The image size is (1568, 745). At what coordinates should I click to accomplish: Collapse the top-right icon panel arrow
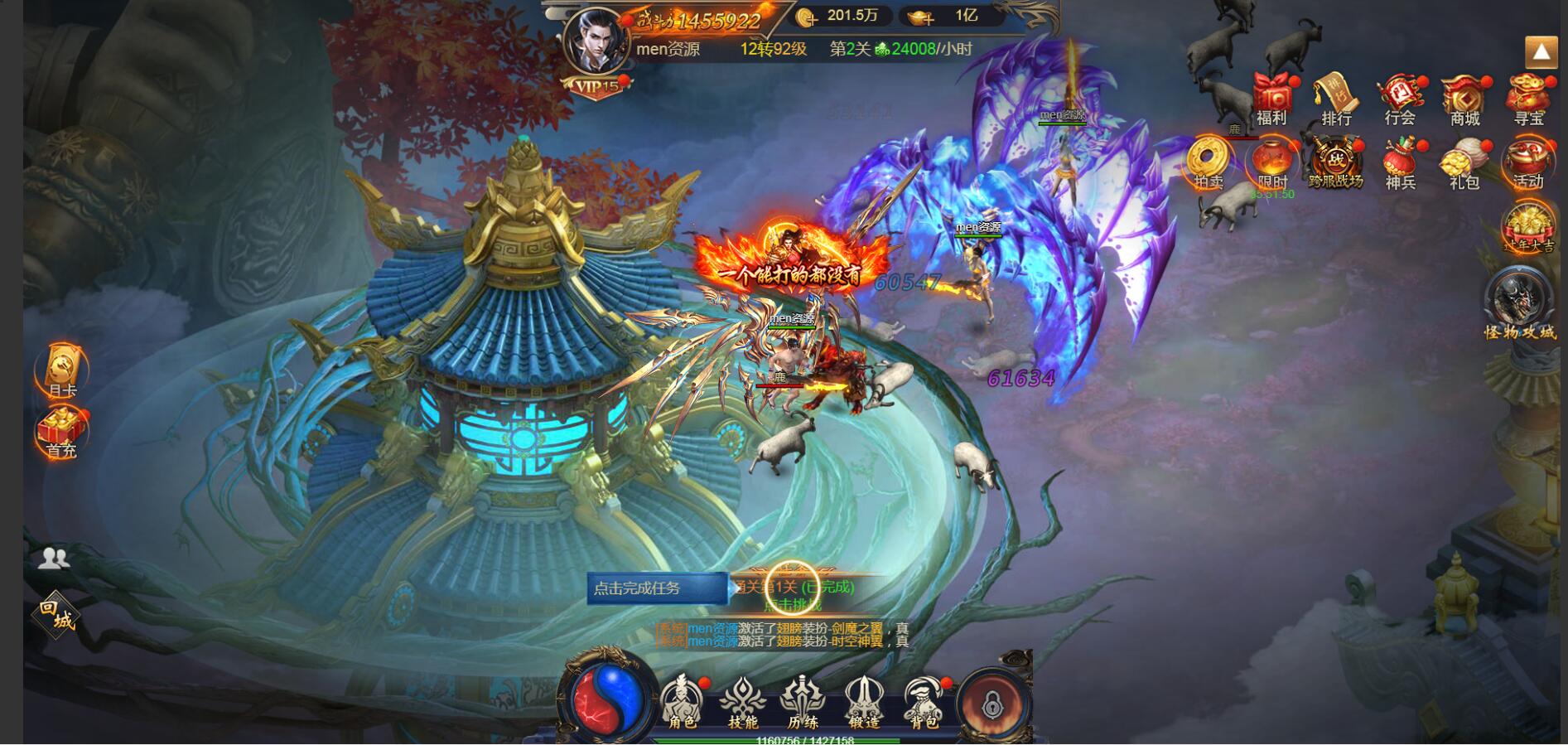point(1541,52)
